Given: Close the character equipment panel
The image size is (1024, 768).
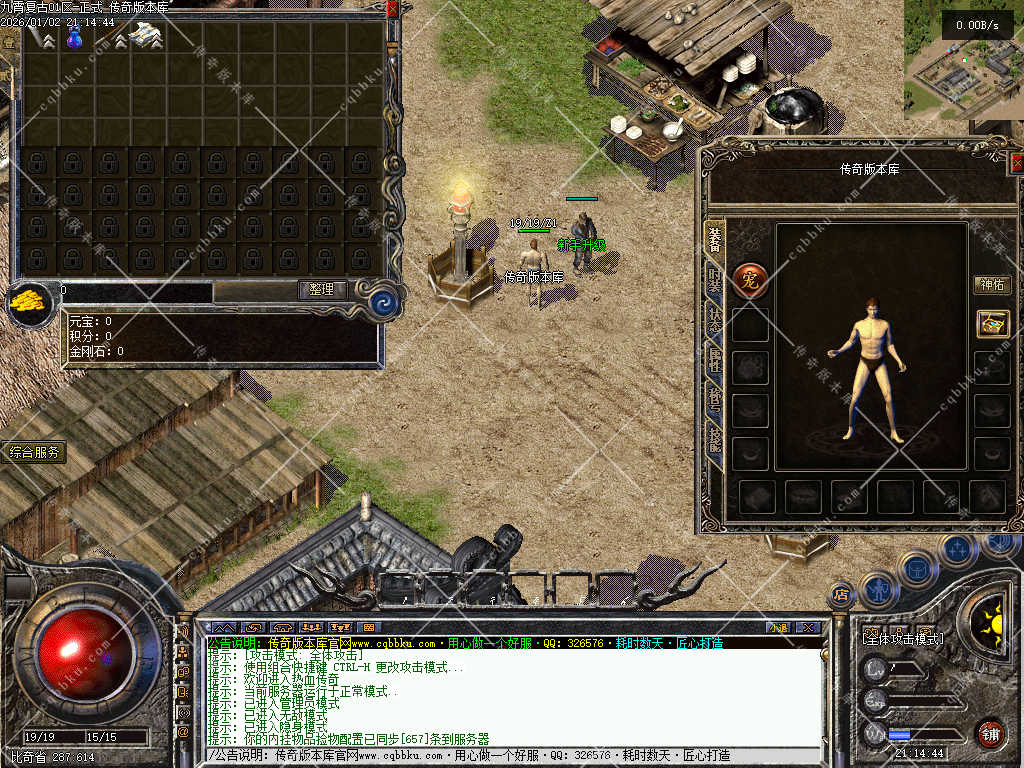Looking at the screenshot, I should tap(1017, 163).
